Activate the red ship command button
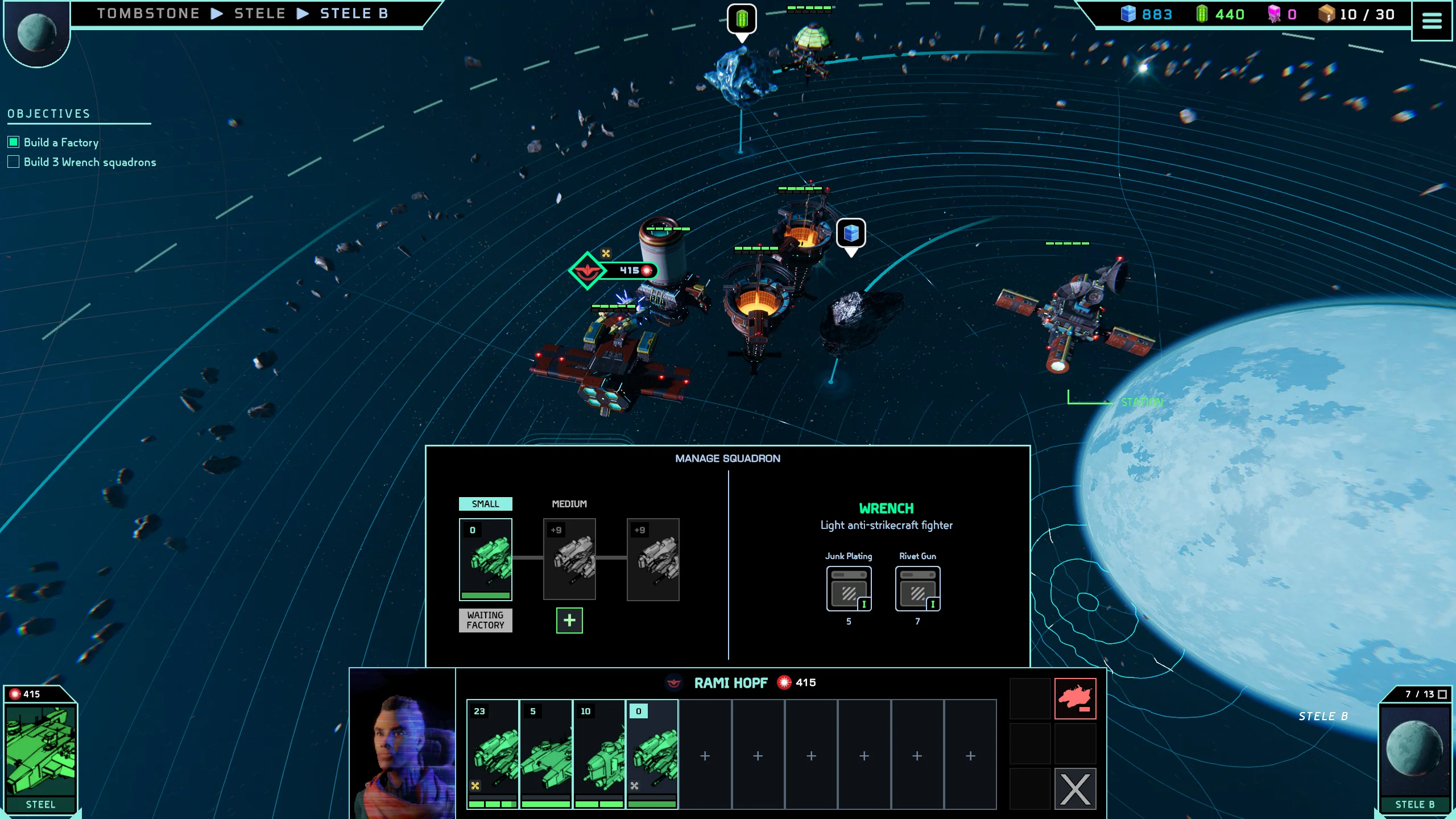The width and height of the screenshot is (1456, 819). pos(1075,698)
